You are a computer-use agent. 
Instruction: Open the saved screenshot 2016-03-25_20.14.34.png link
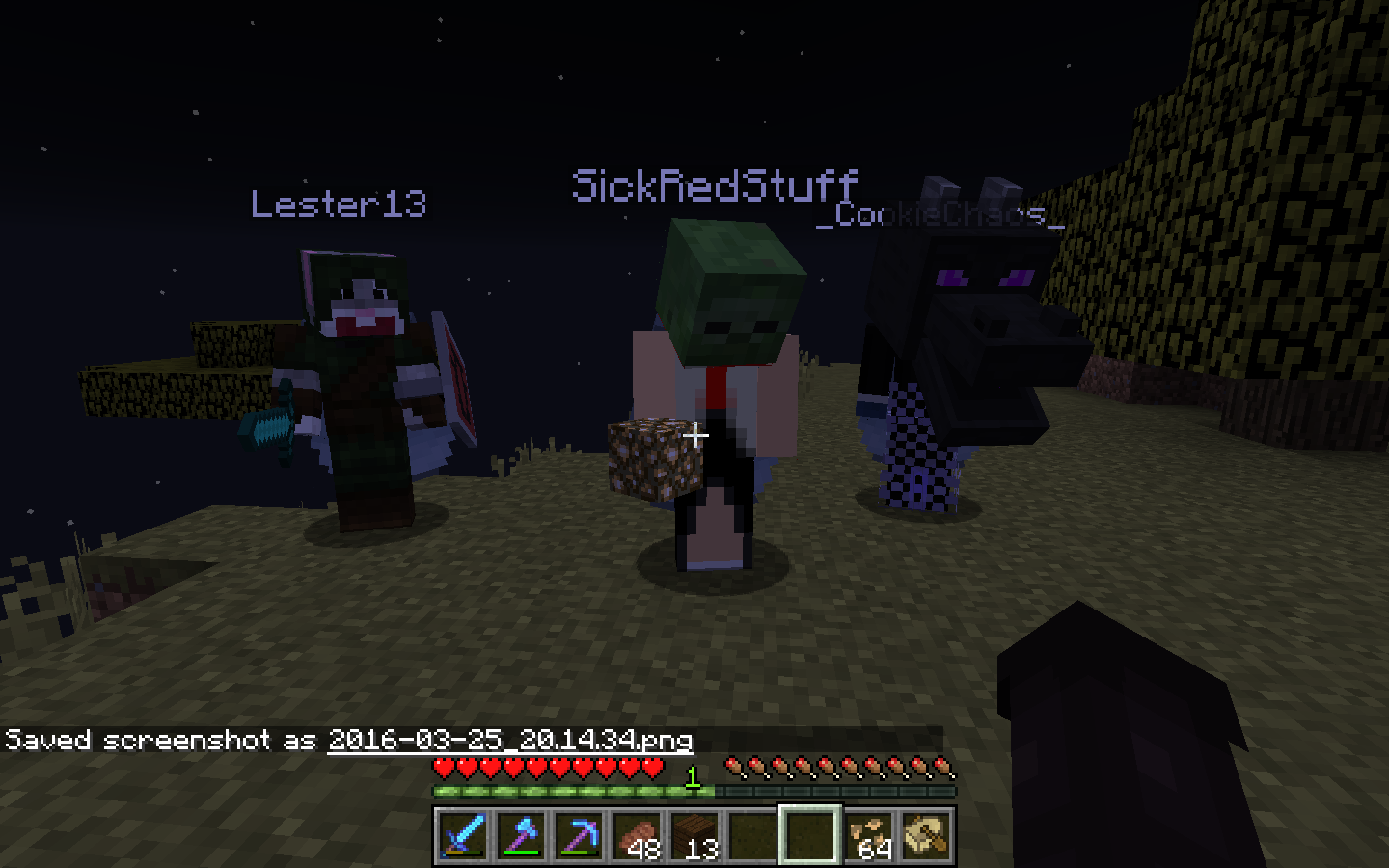[x=510, y=740]
